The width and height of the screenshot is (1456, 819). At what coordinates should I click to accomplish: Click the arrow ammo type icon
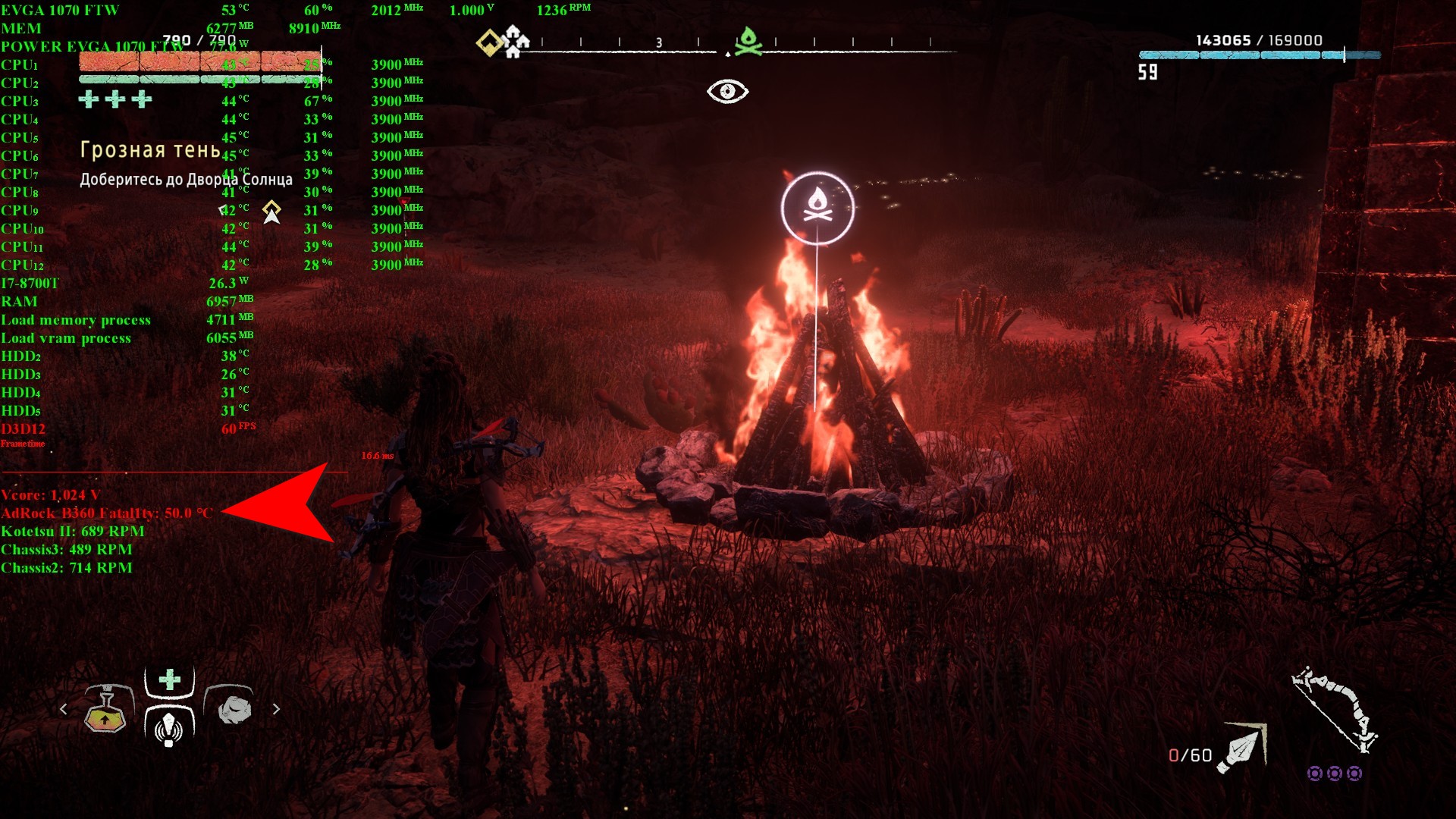pos(1241,748)
